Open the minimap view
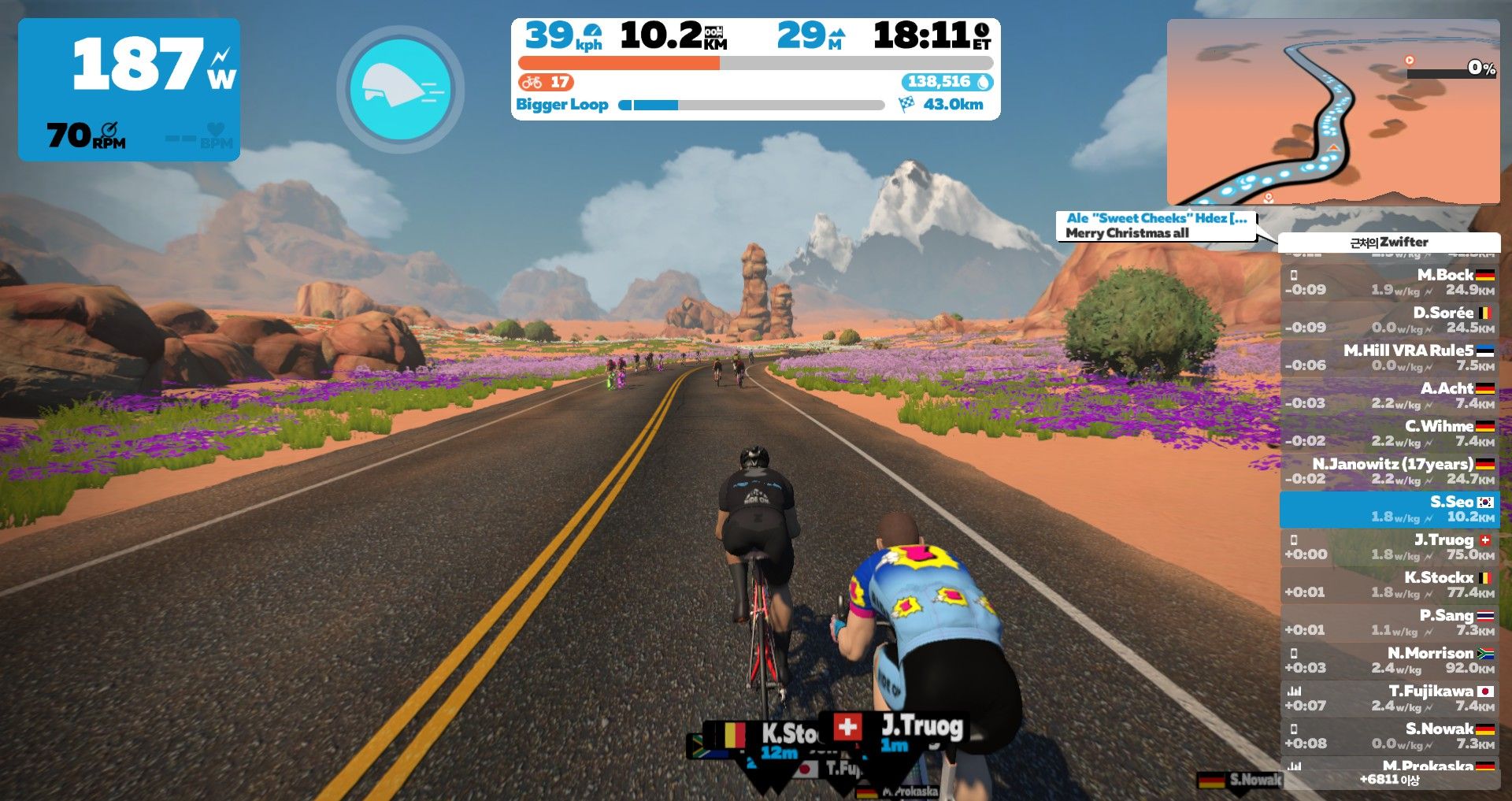This screenshot has width=1512, height=801. [1332, 112]
